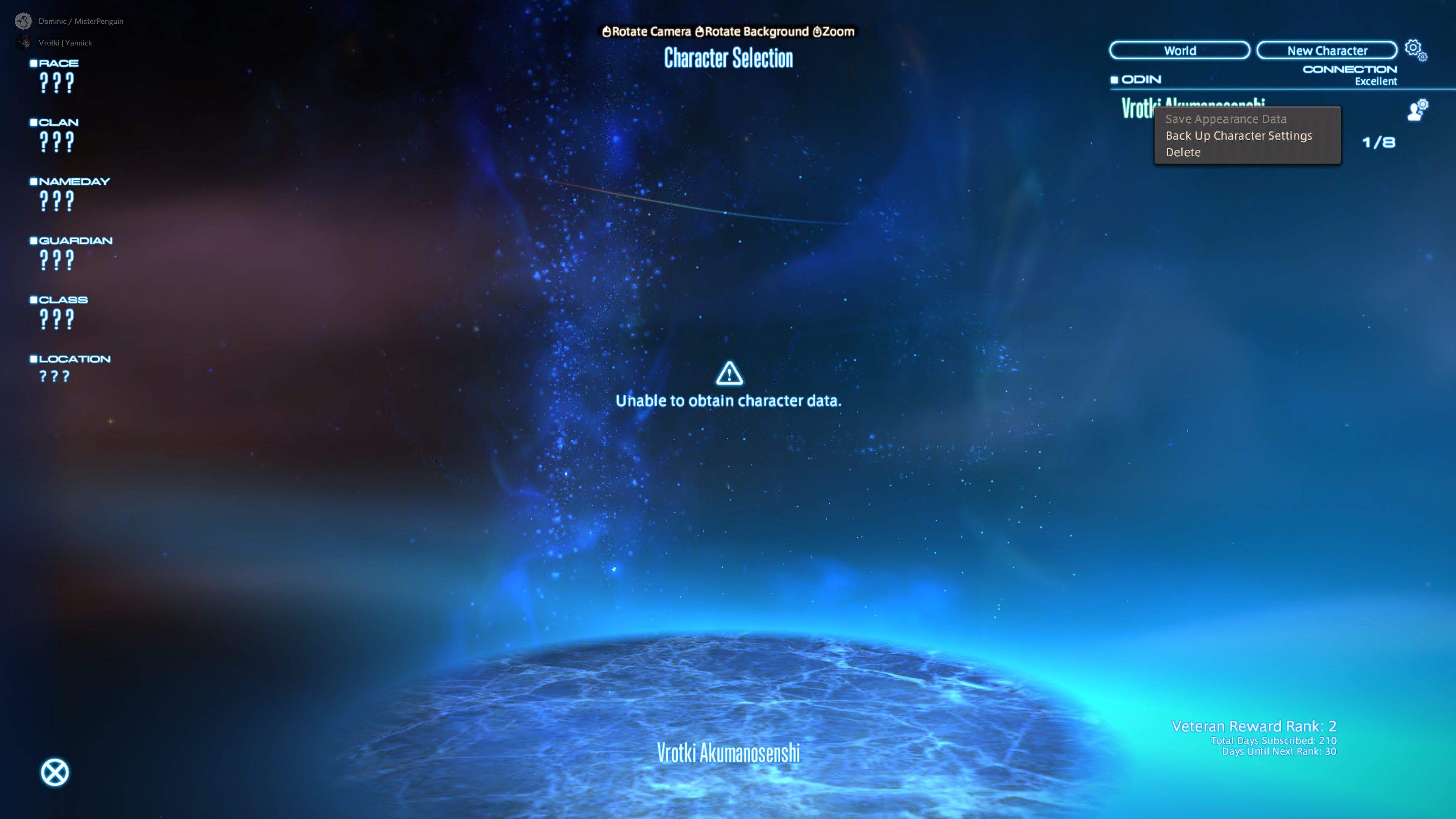Start creating a New Character
The image size is (1456, 819).
[x=1326, y=50]
